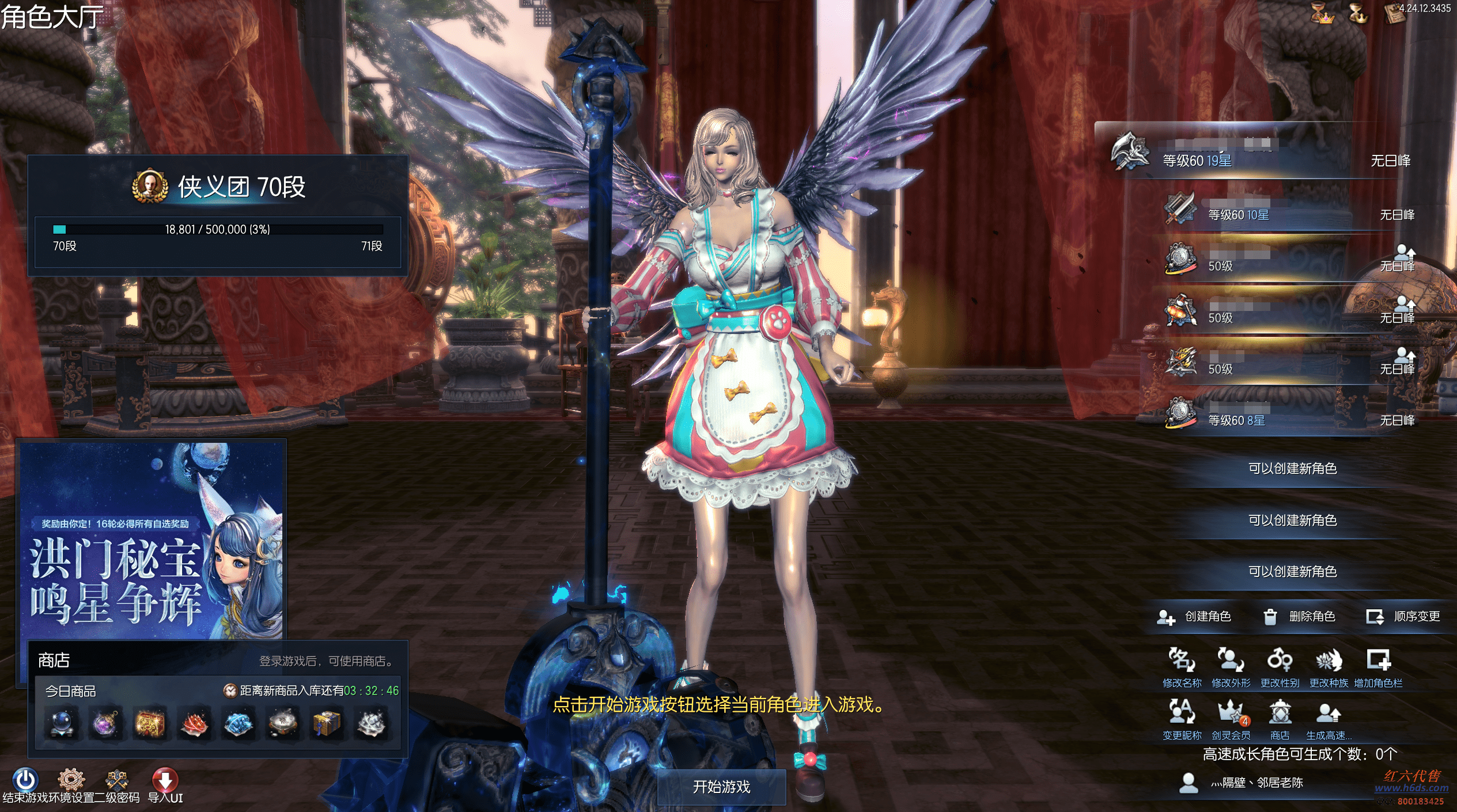Open the 二级密码 keys icon

coord(117,780)
